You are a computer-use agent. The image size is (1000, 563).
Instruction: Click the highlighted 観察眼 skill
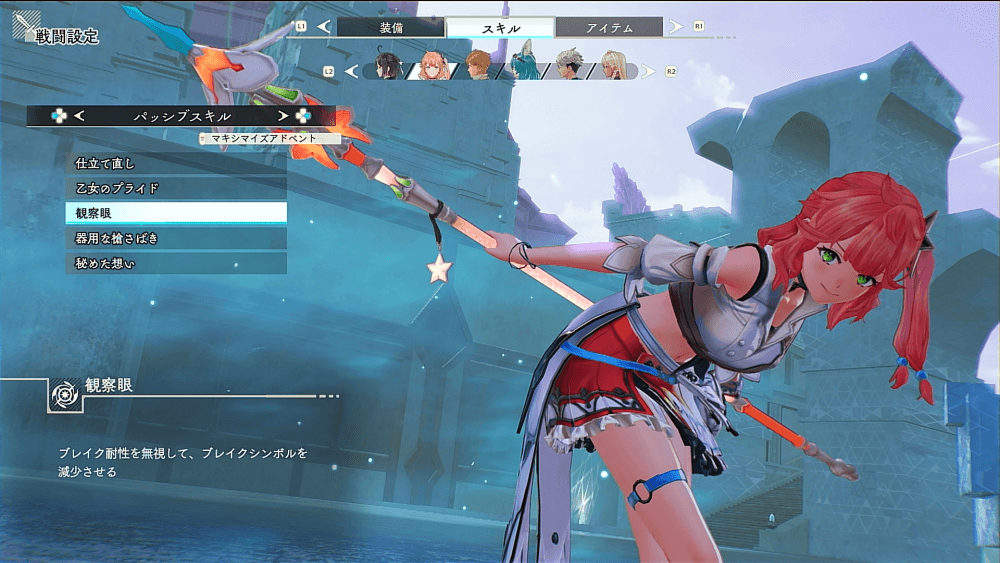pyautogui.click(x=176, y=212)
